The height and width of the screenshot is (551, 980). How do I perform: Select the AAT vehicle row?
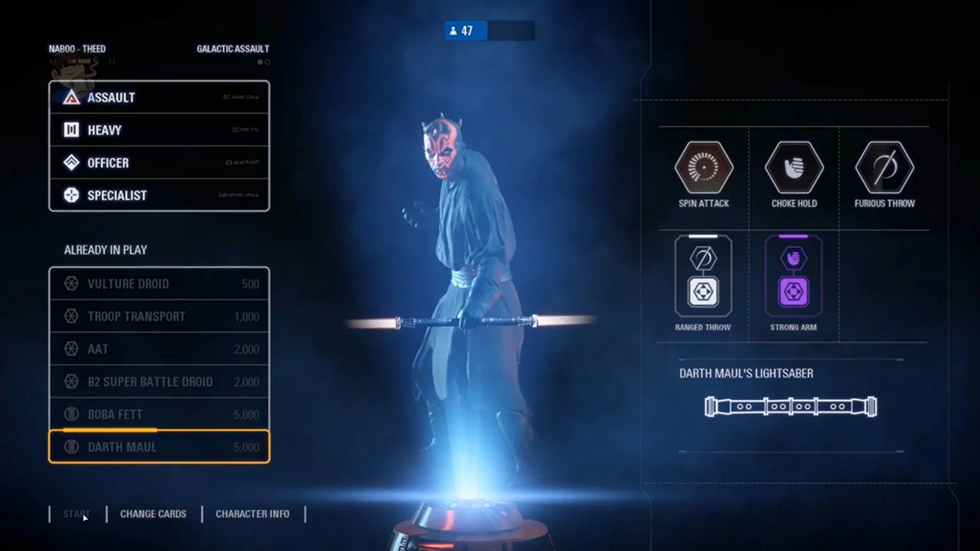pos(158,349)
